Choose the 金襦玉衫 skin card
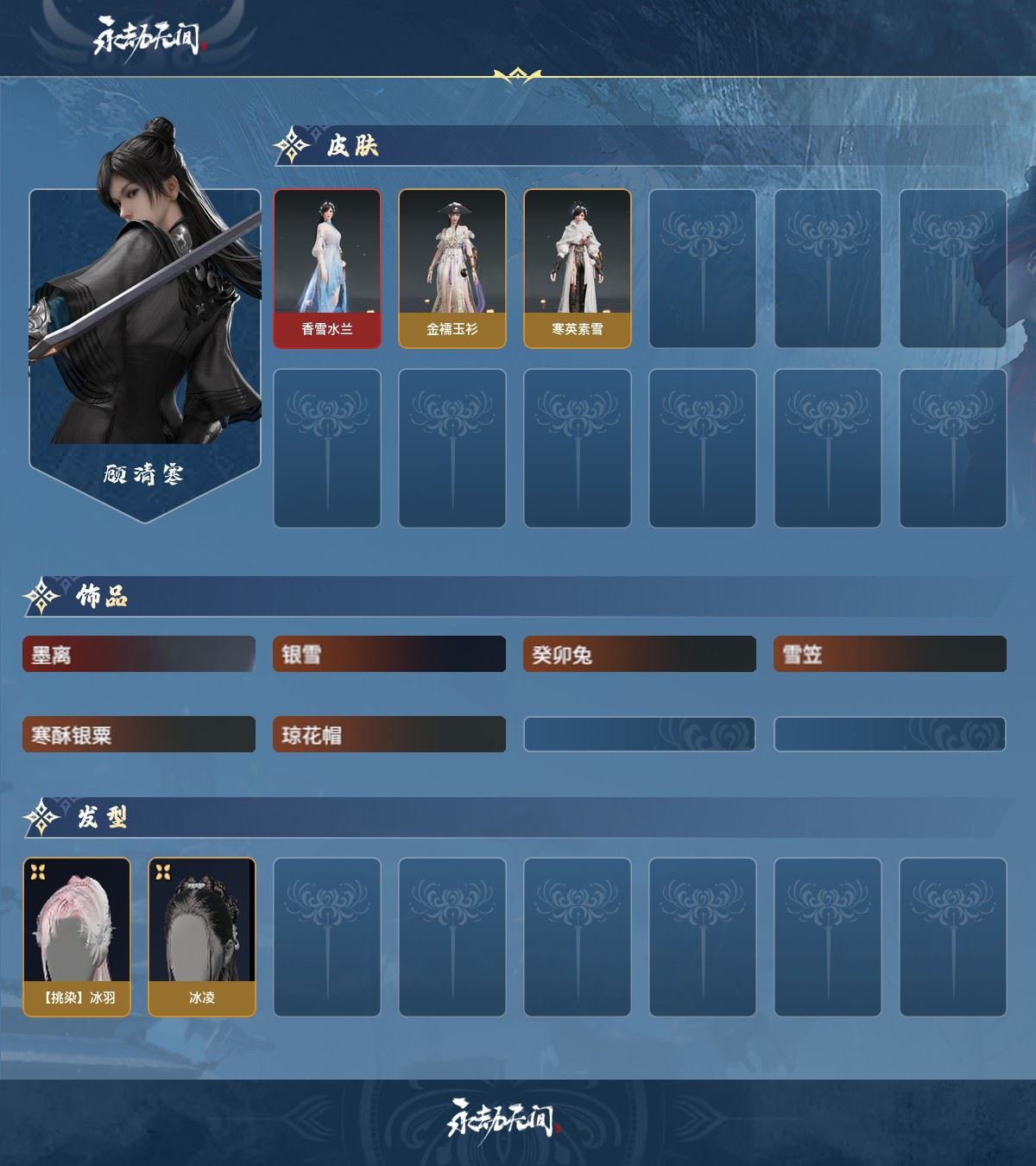Image resolution: width=1036 pixels, height=1166 pixels. coord(452,268)
